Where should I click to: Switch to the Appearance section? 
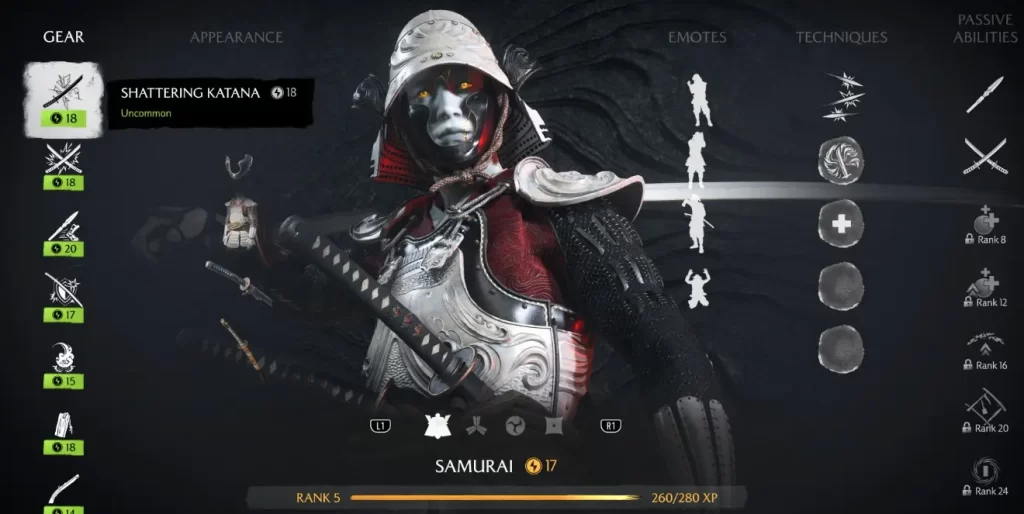(236, 37)
